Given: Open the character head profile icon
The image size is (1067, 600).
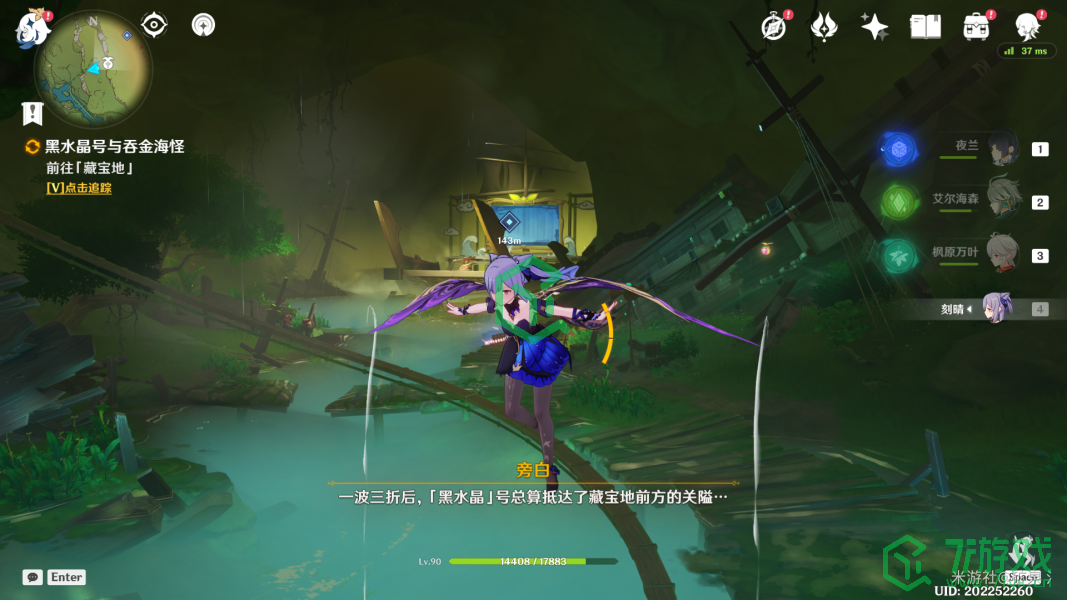Looking at the screenshot, I should click(1026, 28).
